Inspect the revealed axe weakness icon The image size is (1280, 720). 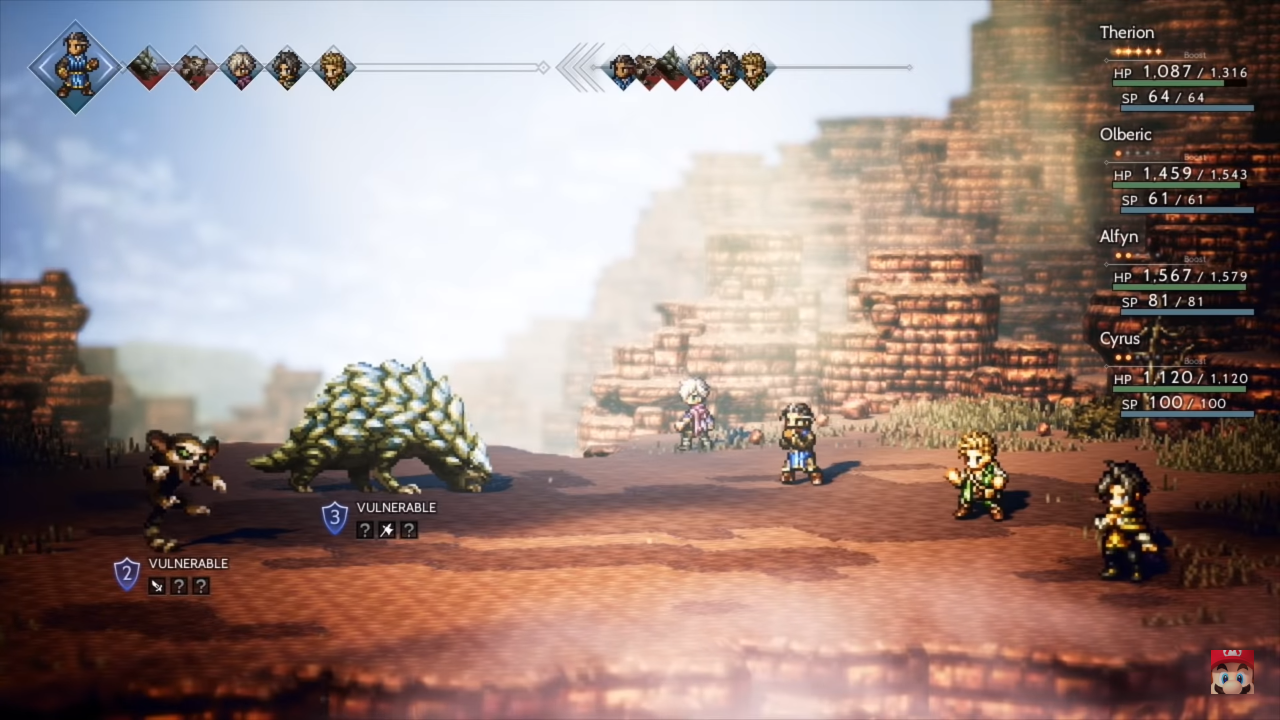tap(386, 530)
